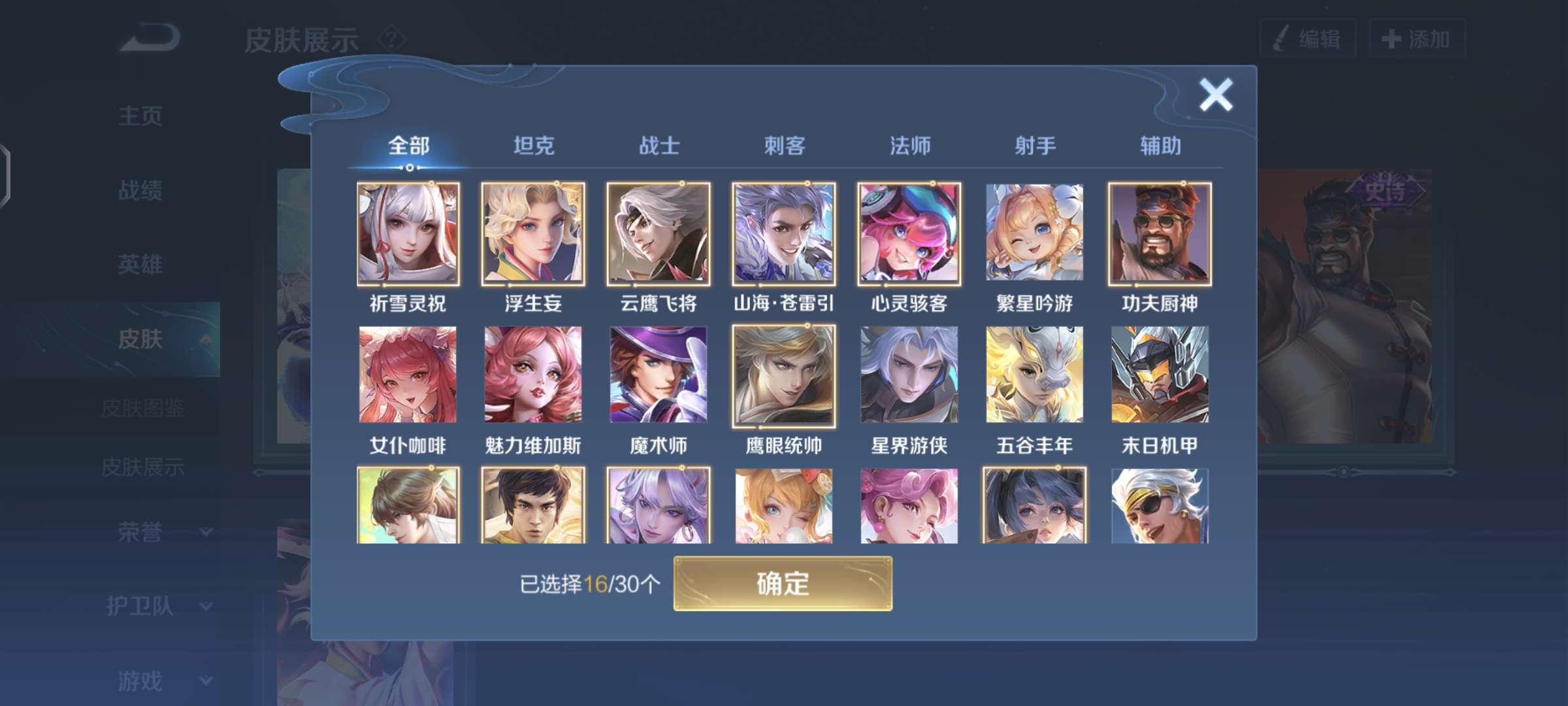Open 皮肤图鉴 from the sidebar
The image size is (1568, 706).
145,407
